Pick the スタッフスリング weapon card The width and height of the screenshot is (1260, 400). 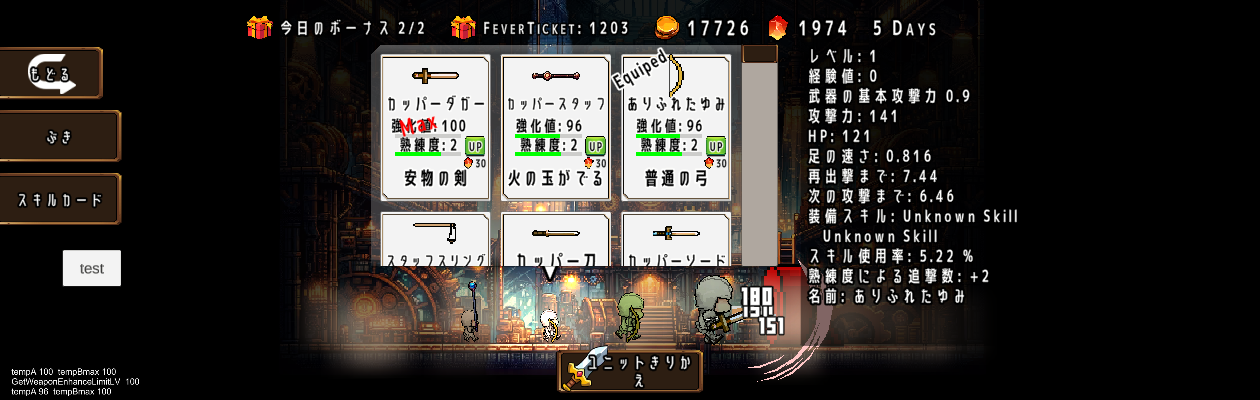[435, 242]
